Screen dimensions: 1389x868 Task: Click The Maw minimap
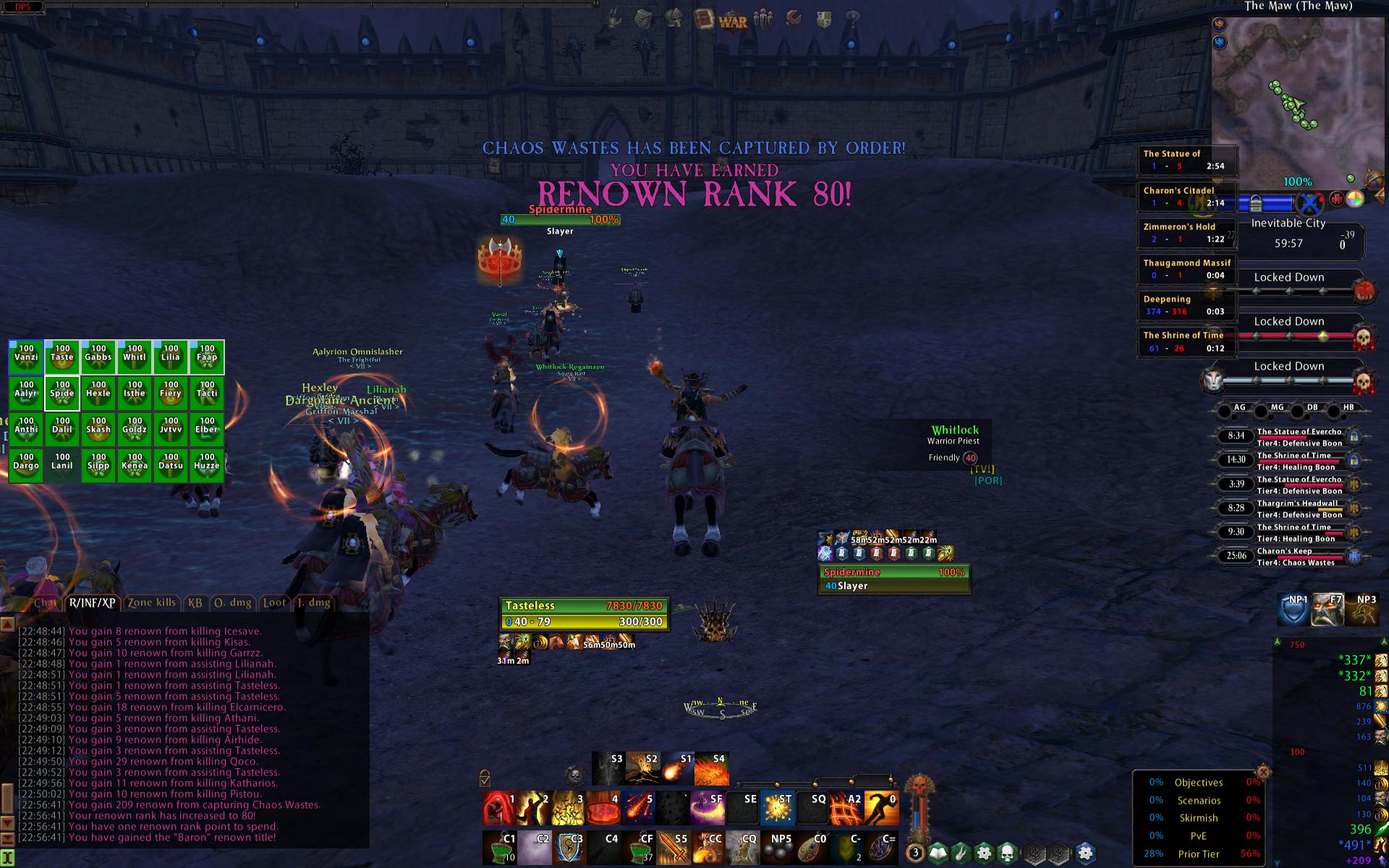(1288, 94)
